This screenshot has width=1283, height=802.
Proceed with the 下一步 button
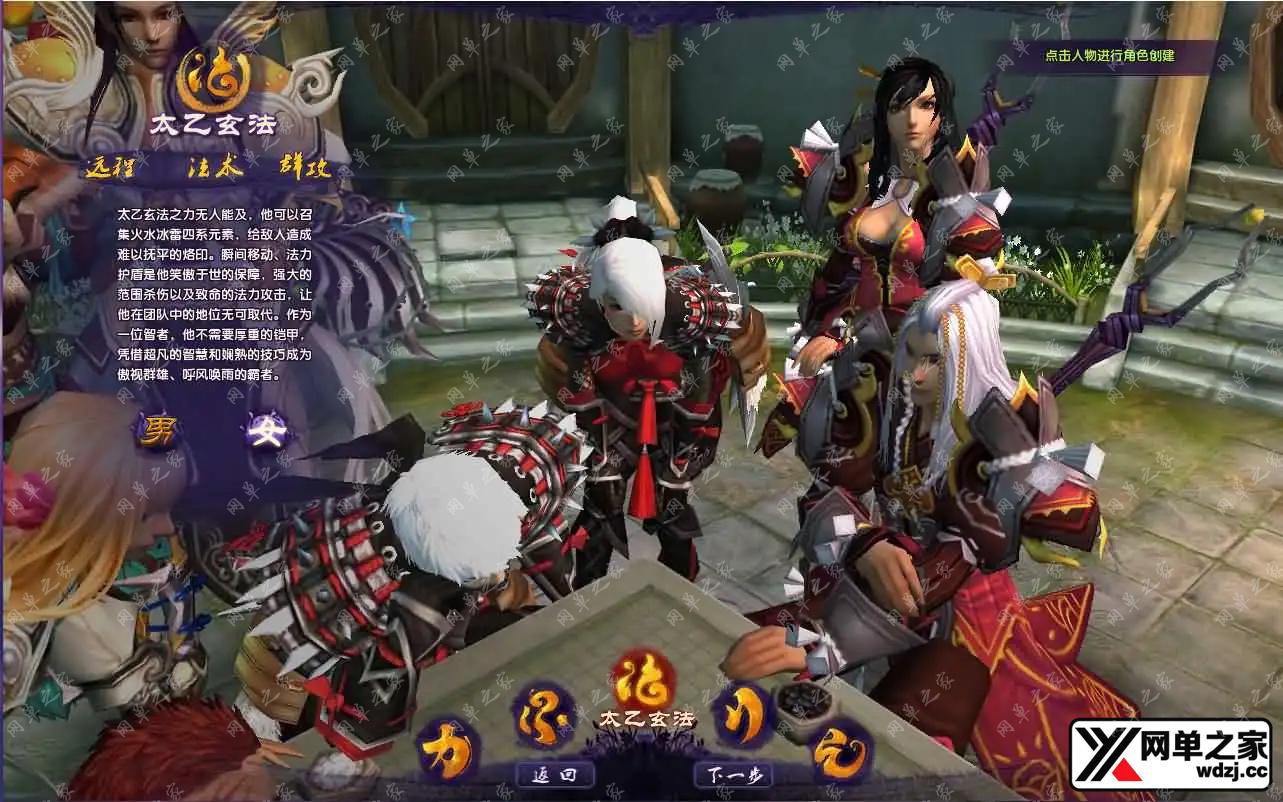pos(733,774)
